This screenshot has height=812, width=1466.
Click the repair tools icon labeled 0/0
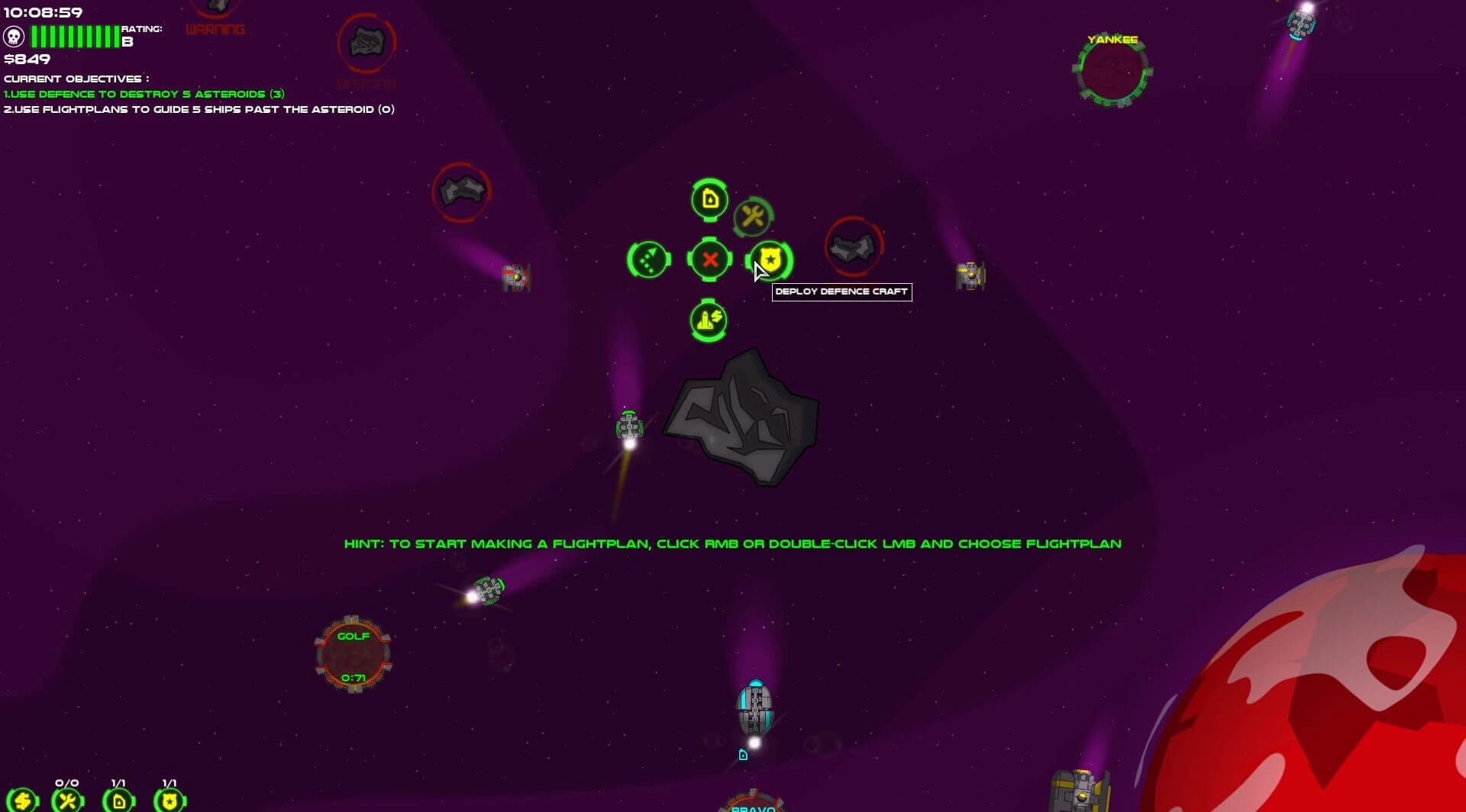click(x=67, y=800)
